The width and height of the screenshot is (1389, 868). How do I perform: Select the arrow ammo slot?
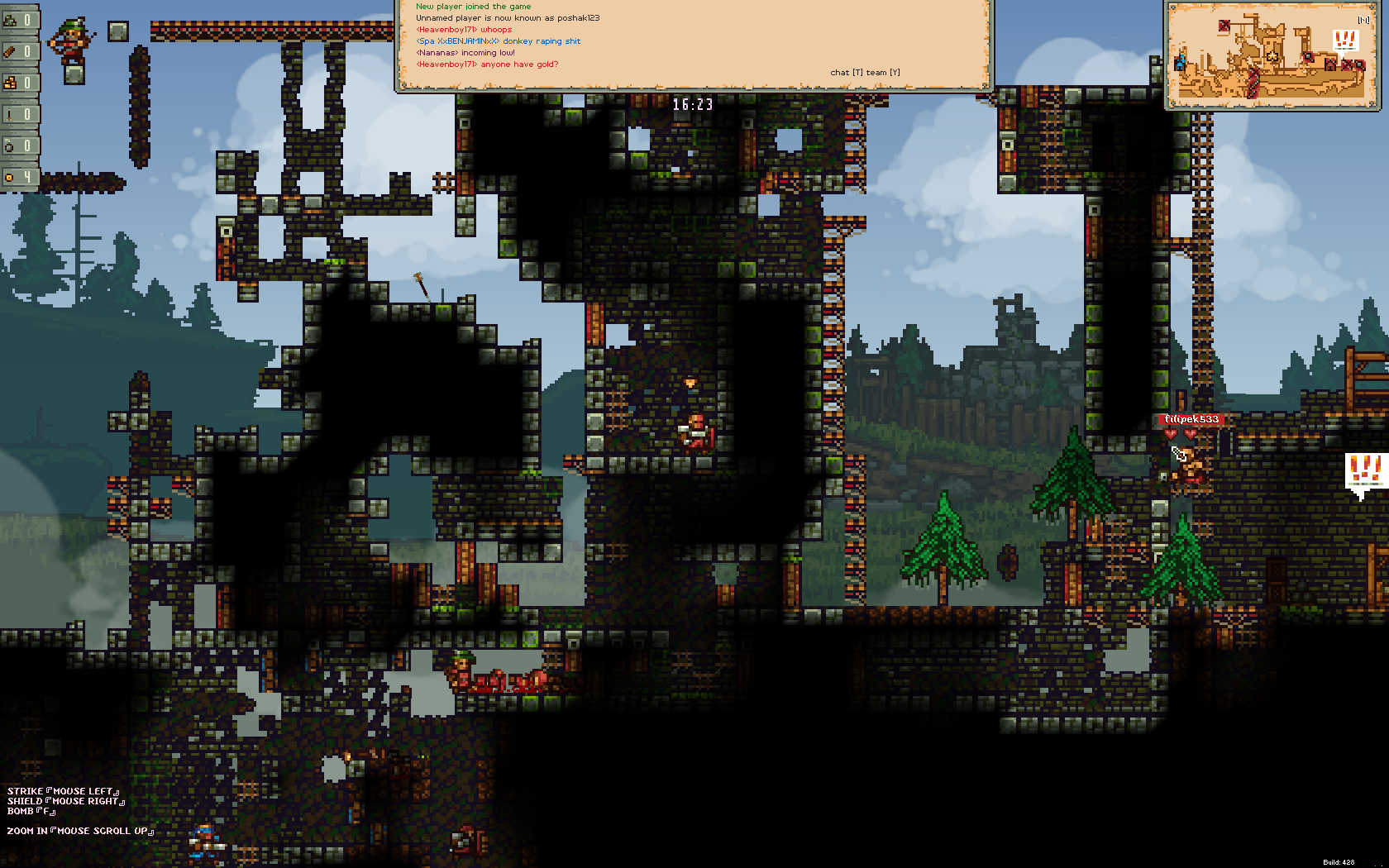[x=19, y=114]
